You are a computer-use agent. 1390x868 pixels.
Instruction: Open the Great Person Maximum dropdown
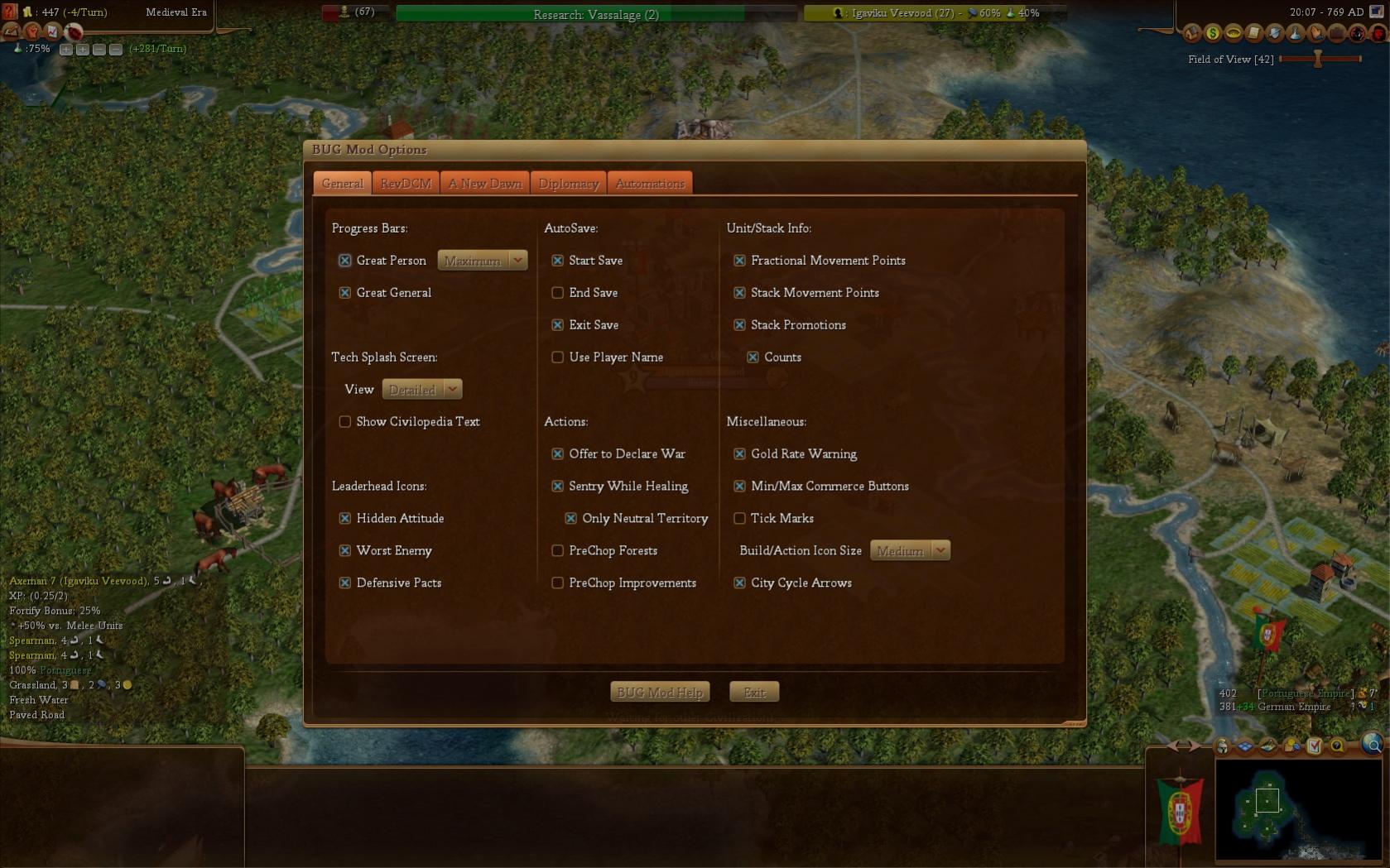point(483,261)
